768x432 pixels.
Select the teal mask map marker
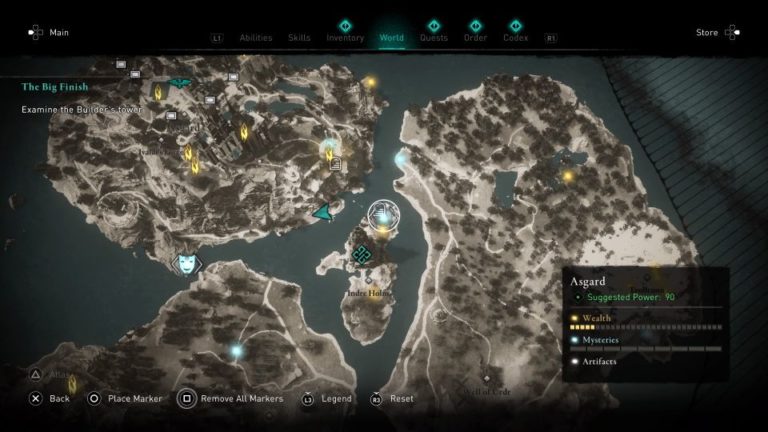pyautogui.click(x=186, y=263)
